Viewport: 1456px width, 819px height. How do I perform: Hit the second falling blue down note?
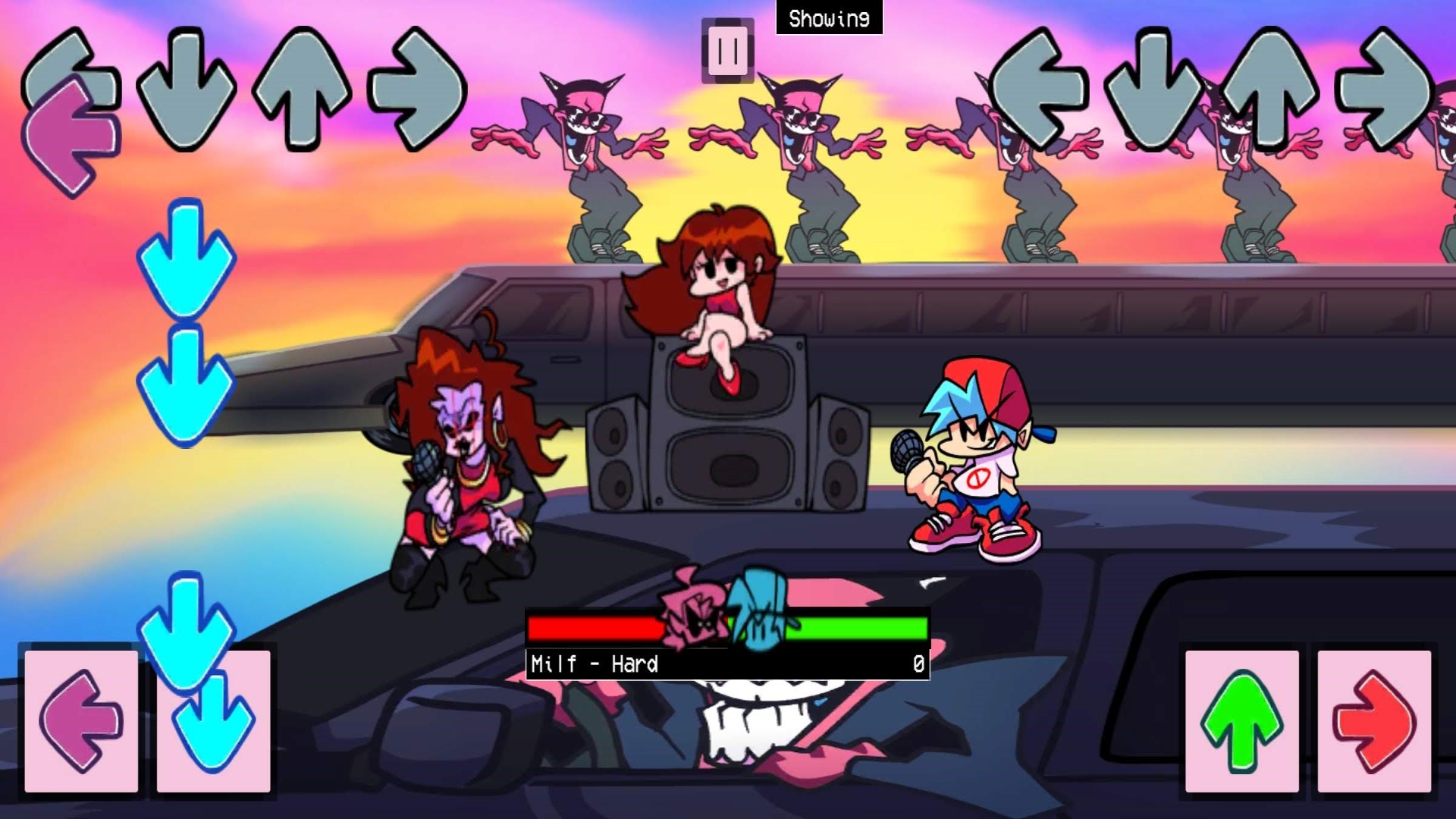click(x=184, y=383)
